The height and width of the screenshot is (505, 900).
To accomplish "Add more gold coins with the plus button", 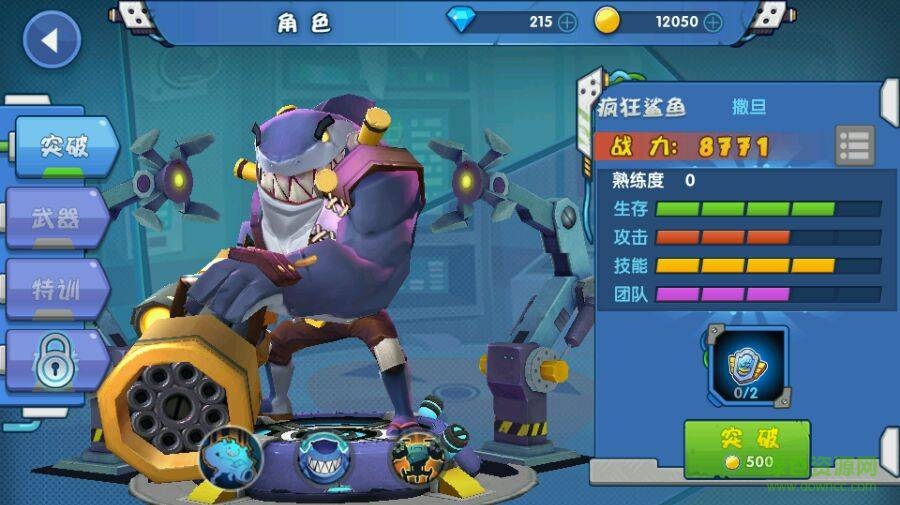I will pyautogui.click(x=712, y=21).
